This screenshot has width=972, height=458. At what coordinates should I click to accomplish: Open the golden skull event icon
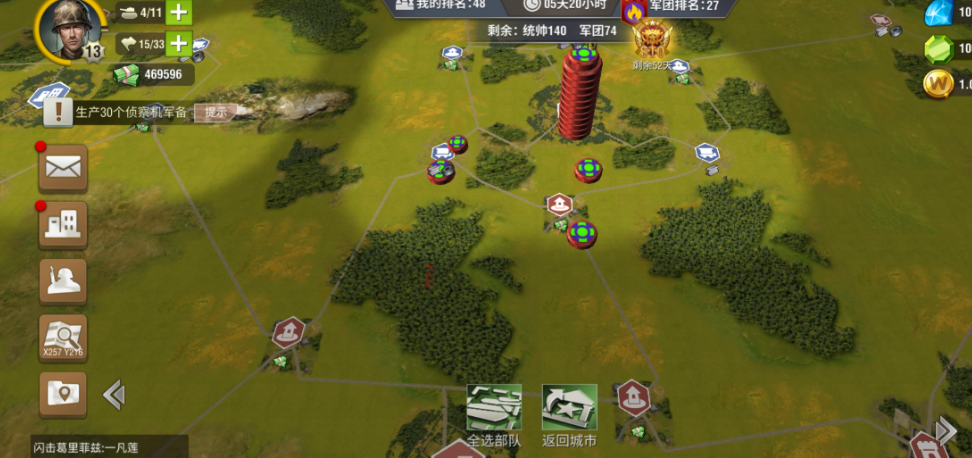652,40
